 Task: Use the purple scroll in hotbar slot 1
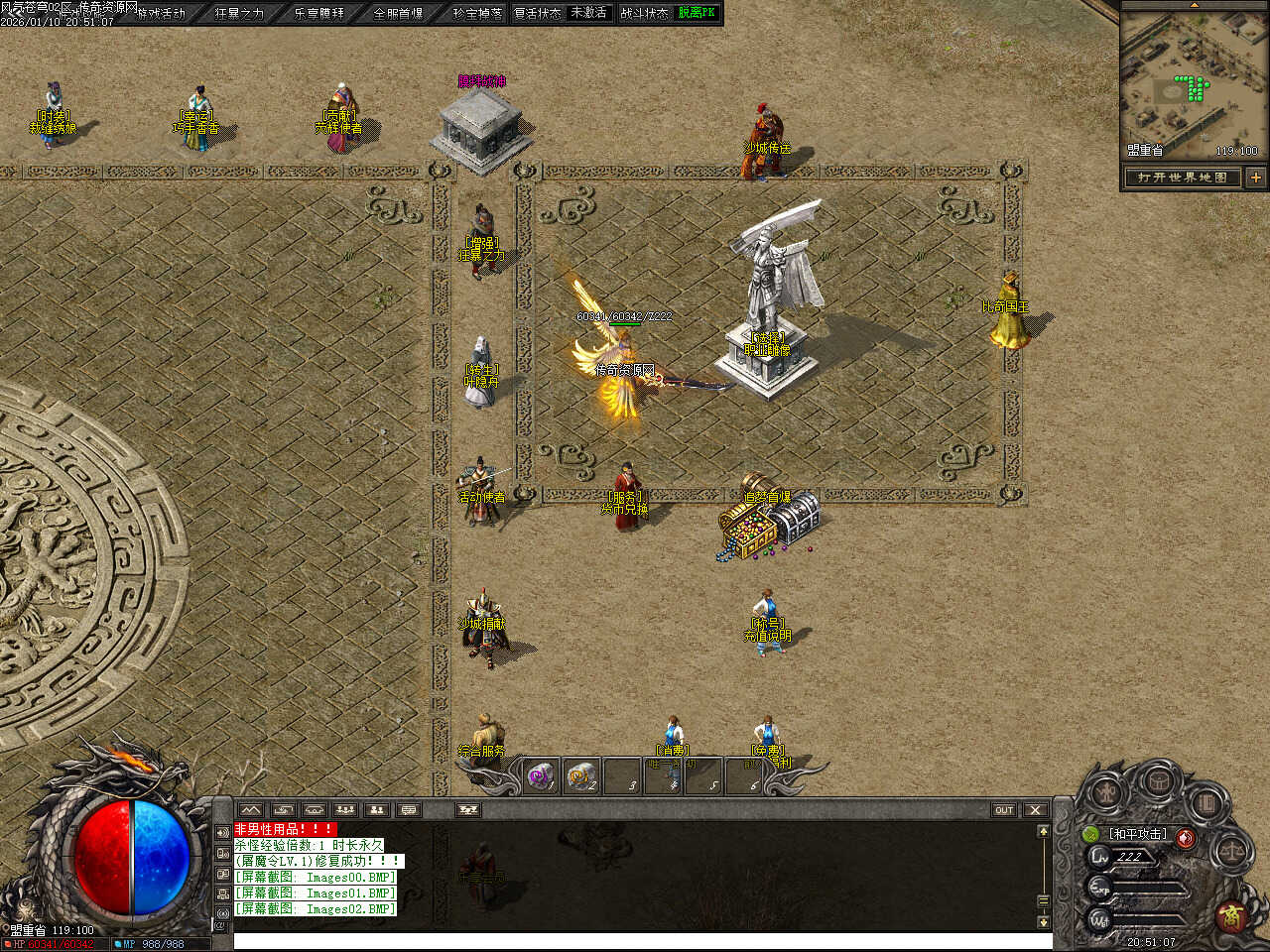[541, 776]
